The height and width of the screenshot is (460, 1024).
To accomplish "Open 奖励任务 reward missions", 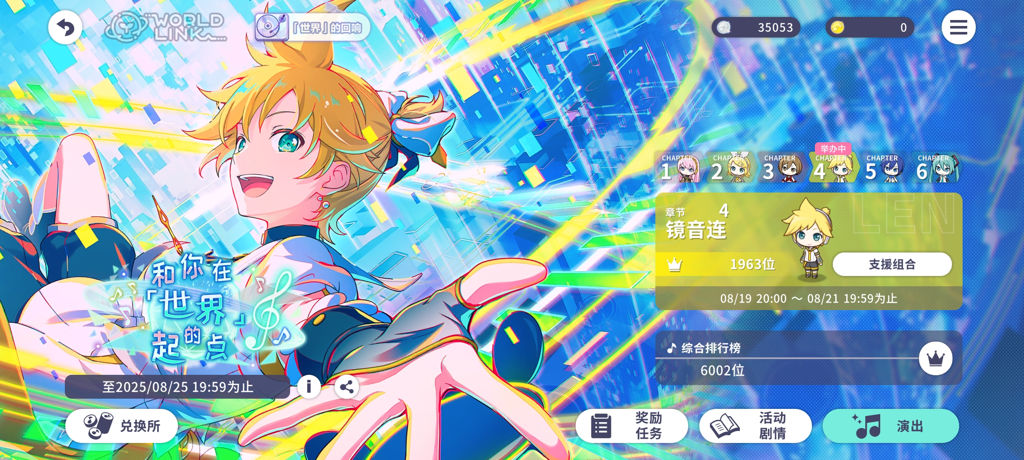I will [631, 426].
